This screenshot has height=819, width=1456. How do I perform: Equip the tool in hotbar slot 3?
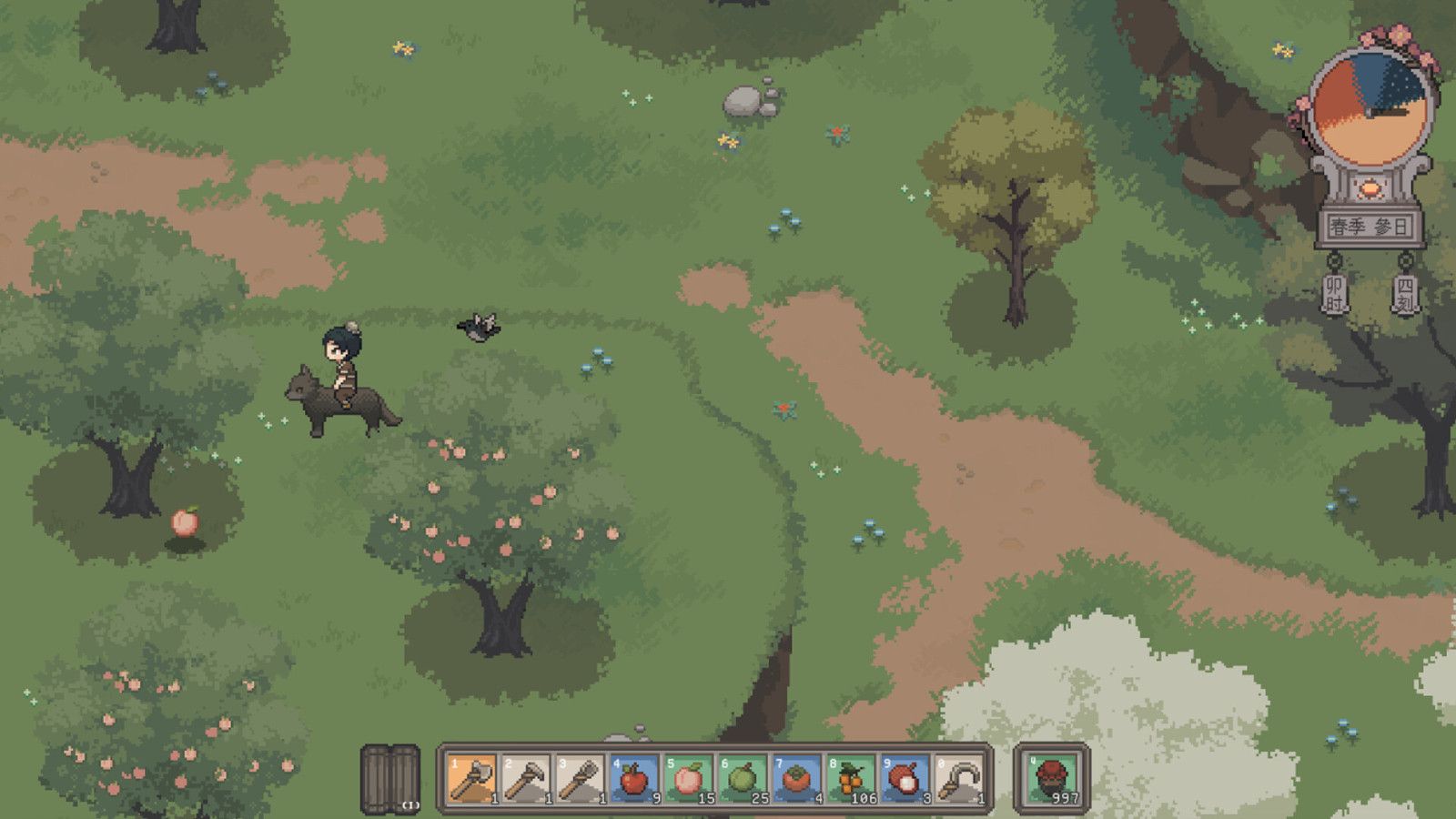point(580,779)
